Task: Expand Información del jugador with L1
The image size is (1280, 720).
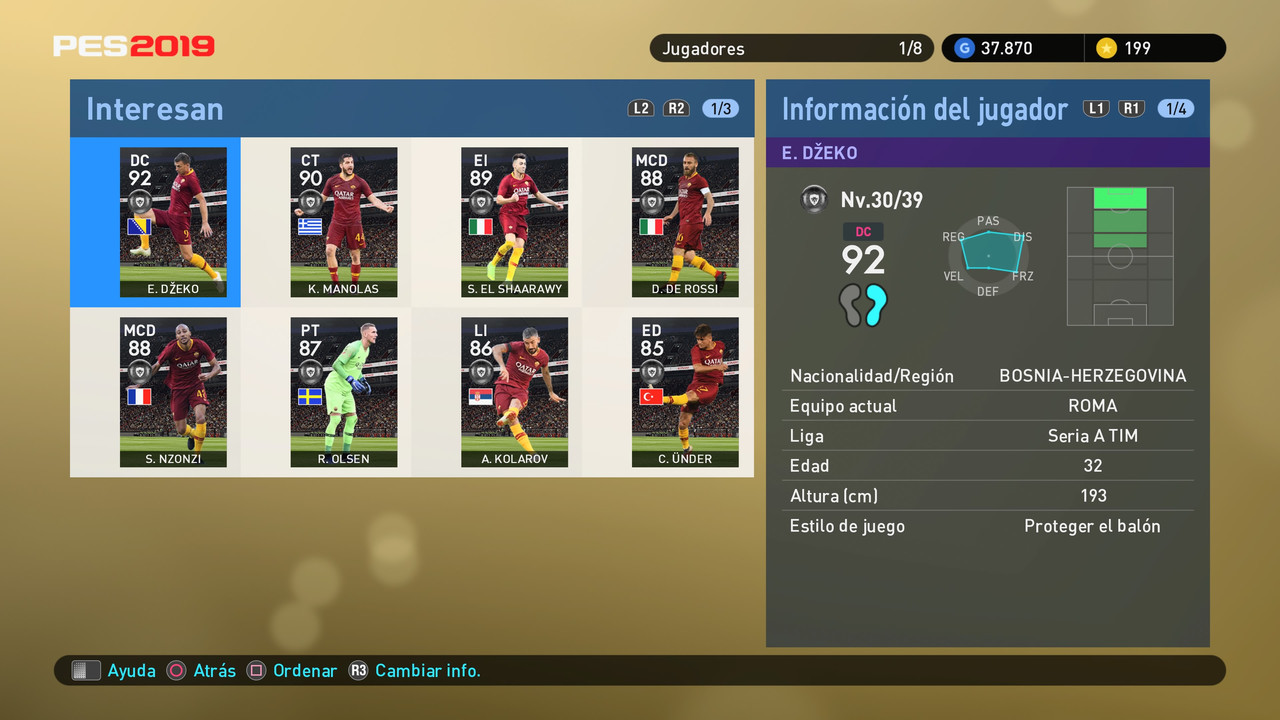Action: tap(1096, 108)
